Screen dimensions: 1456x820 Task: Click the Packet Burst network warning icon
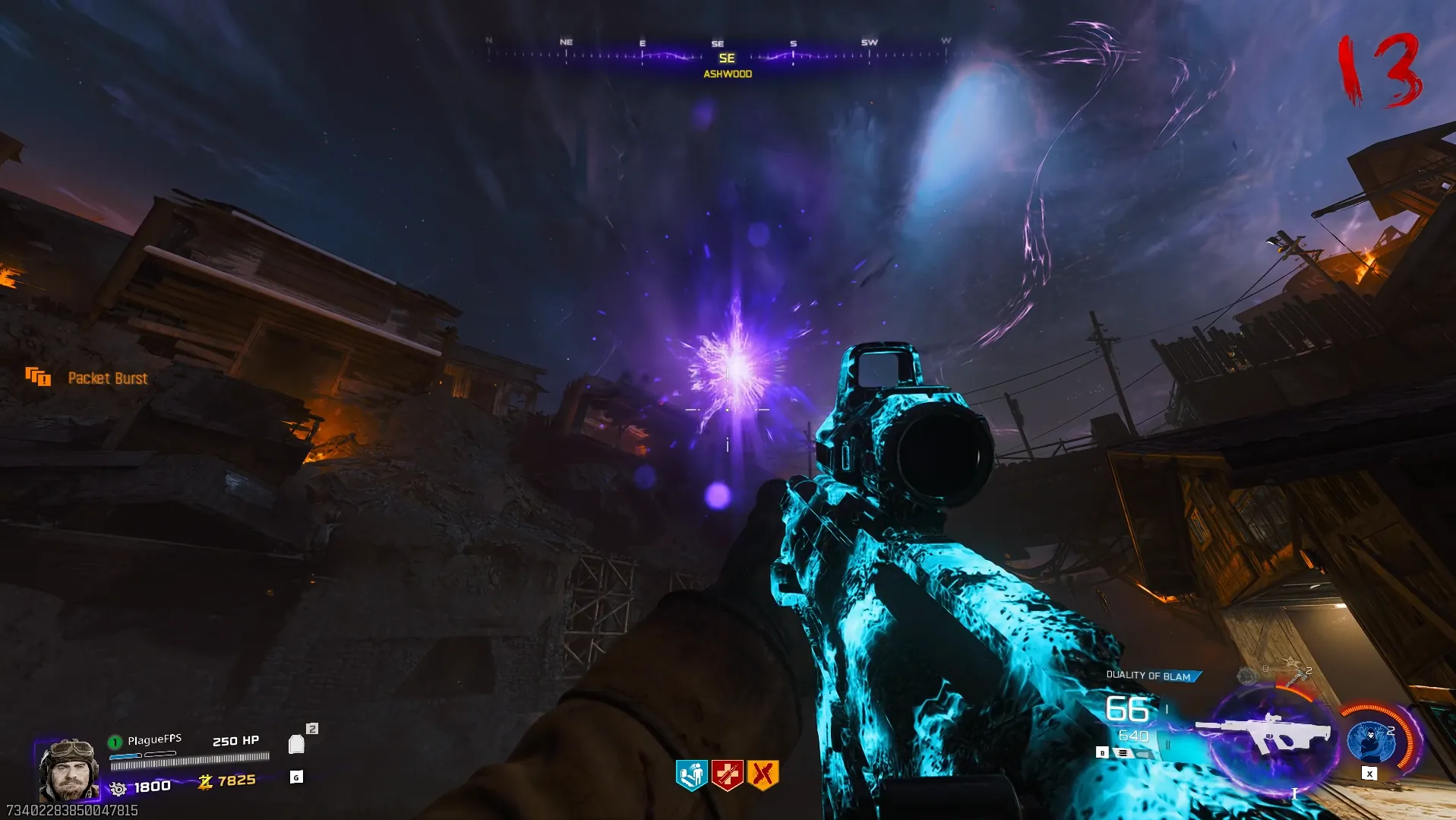click(x=37, y=377)
